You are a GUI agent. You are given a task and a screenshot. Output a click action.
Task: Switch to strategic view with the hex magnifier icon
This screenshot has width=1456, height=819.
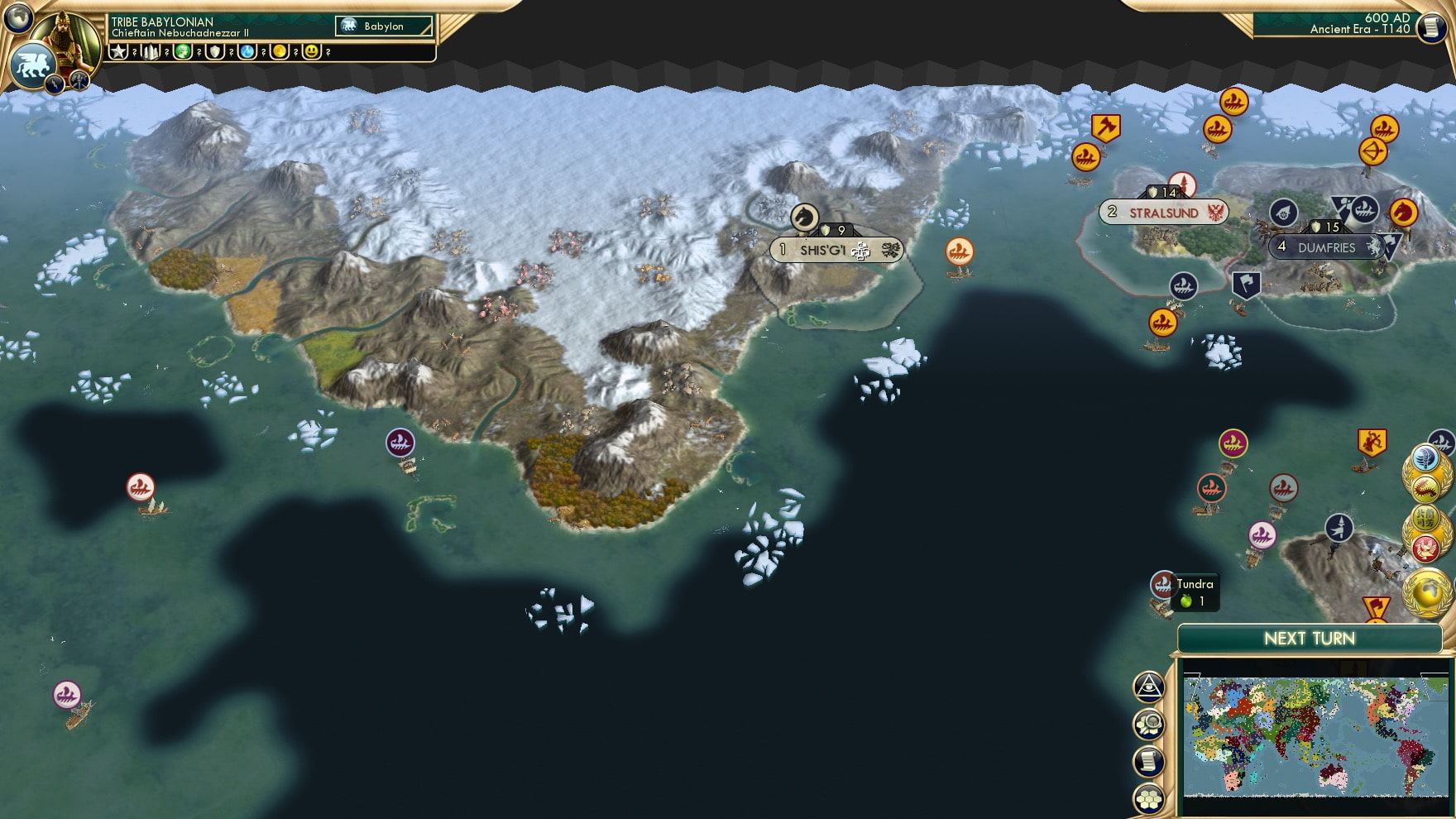[1147, 722]
